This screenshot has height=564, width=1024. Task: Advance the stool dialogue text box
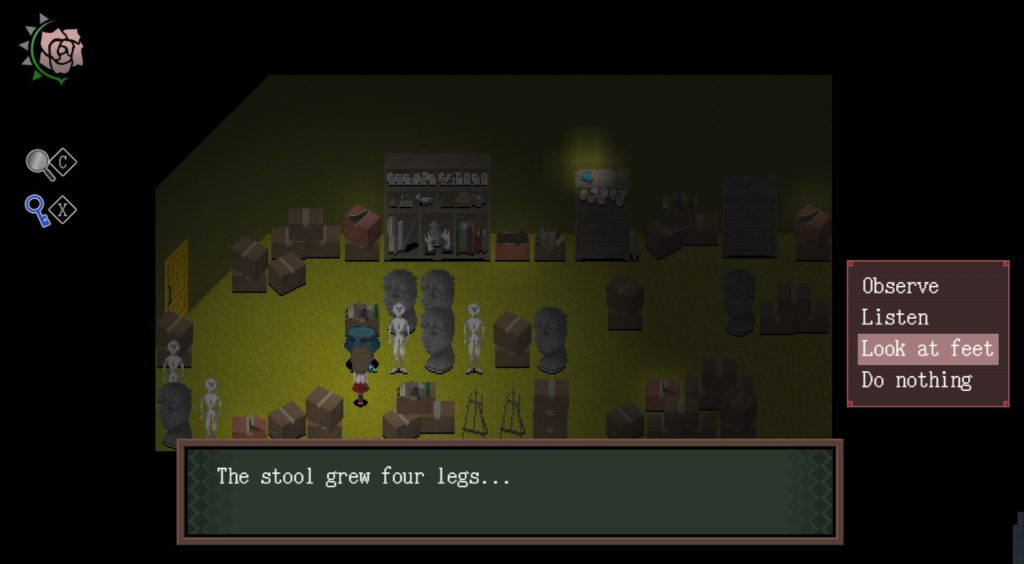[510, 491]
